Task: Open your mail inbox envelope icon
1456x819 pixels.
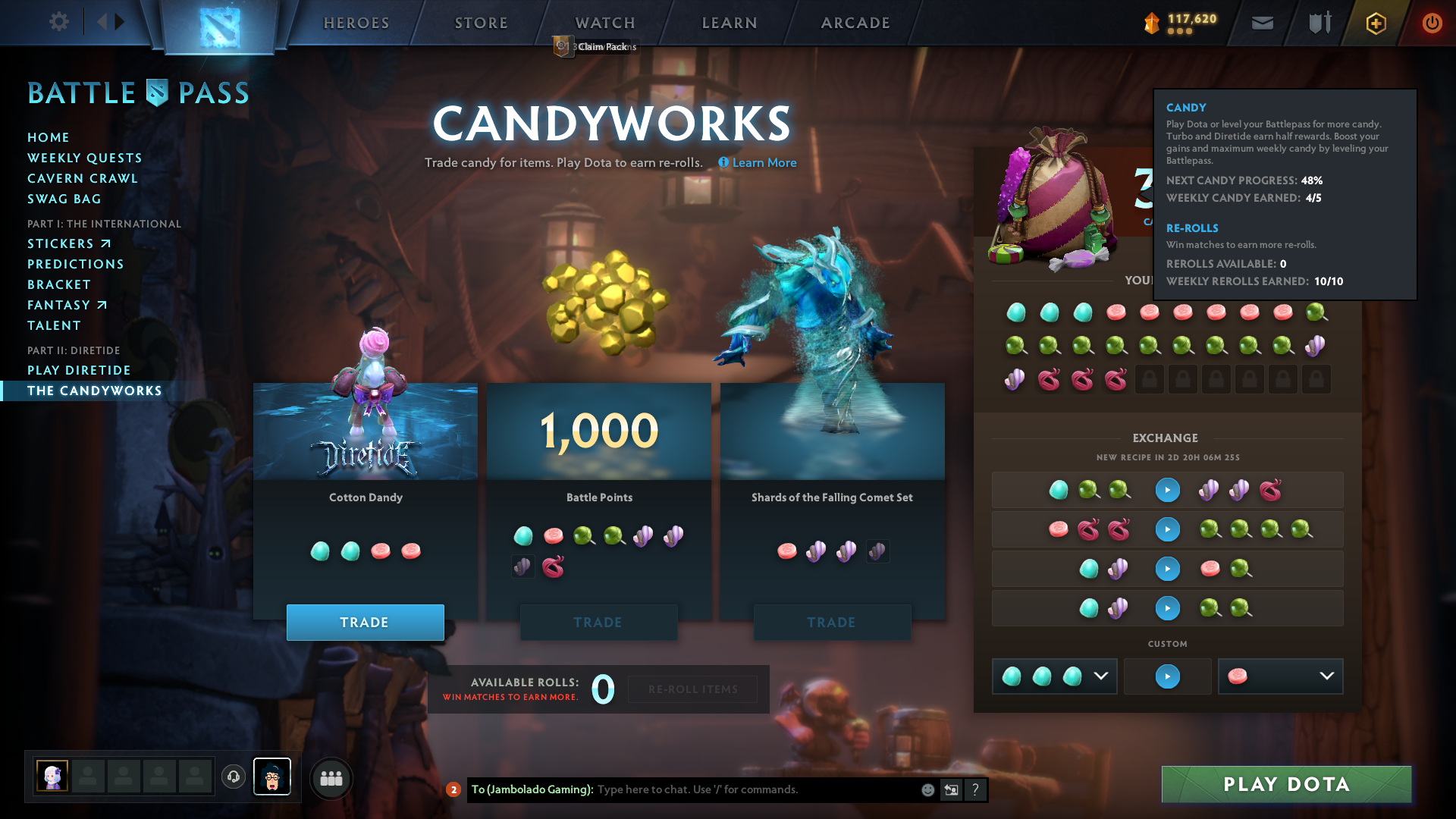Action: coord(1262,23)
